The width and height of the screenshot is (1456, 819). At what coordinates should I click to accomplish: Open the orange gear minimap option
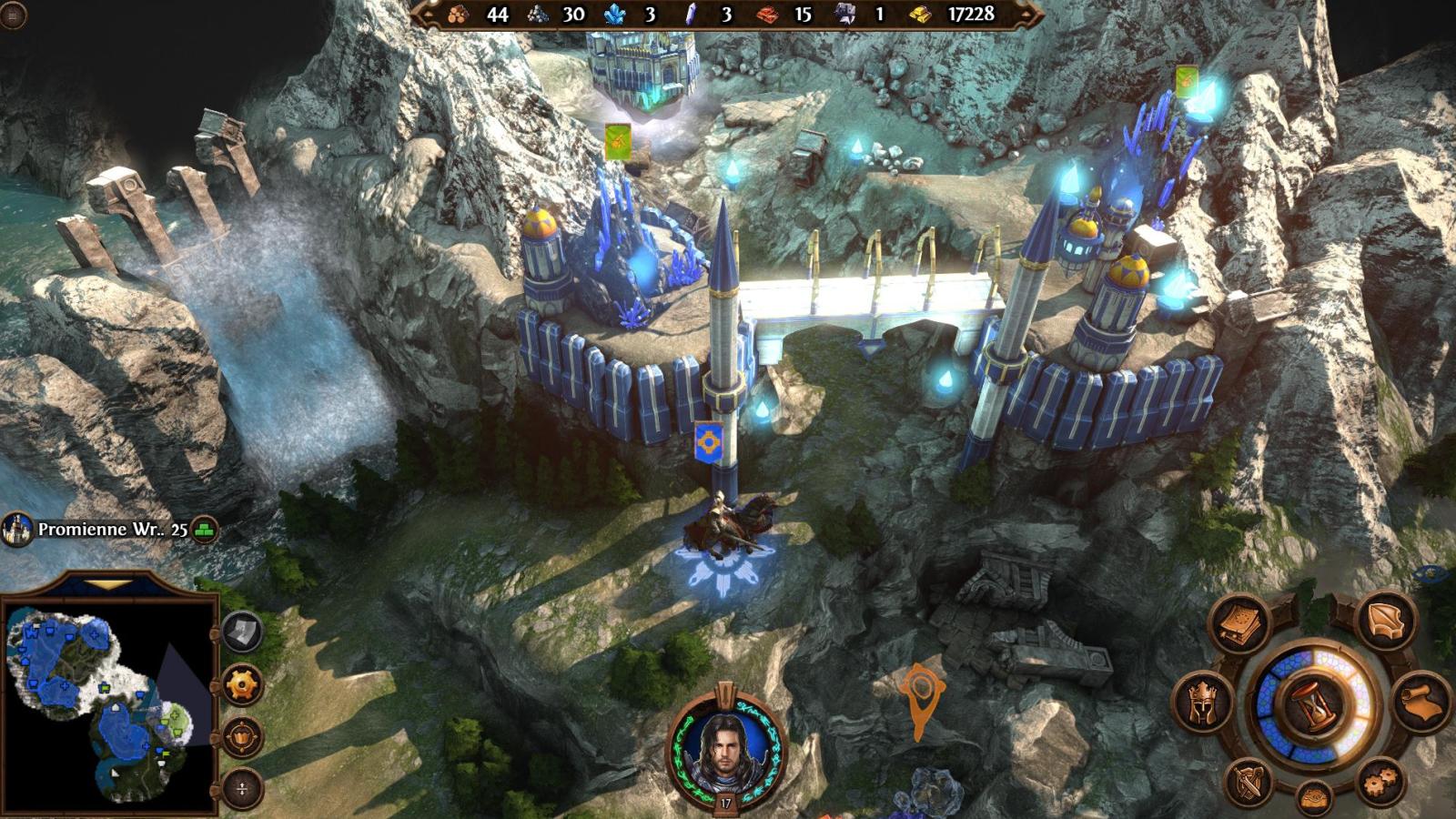[x=241, y=683]
